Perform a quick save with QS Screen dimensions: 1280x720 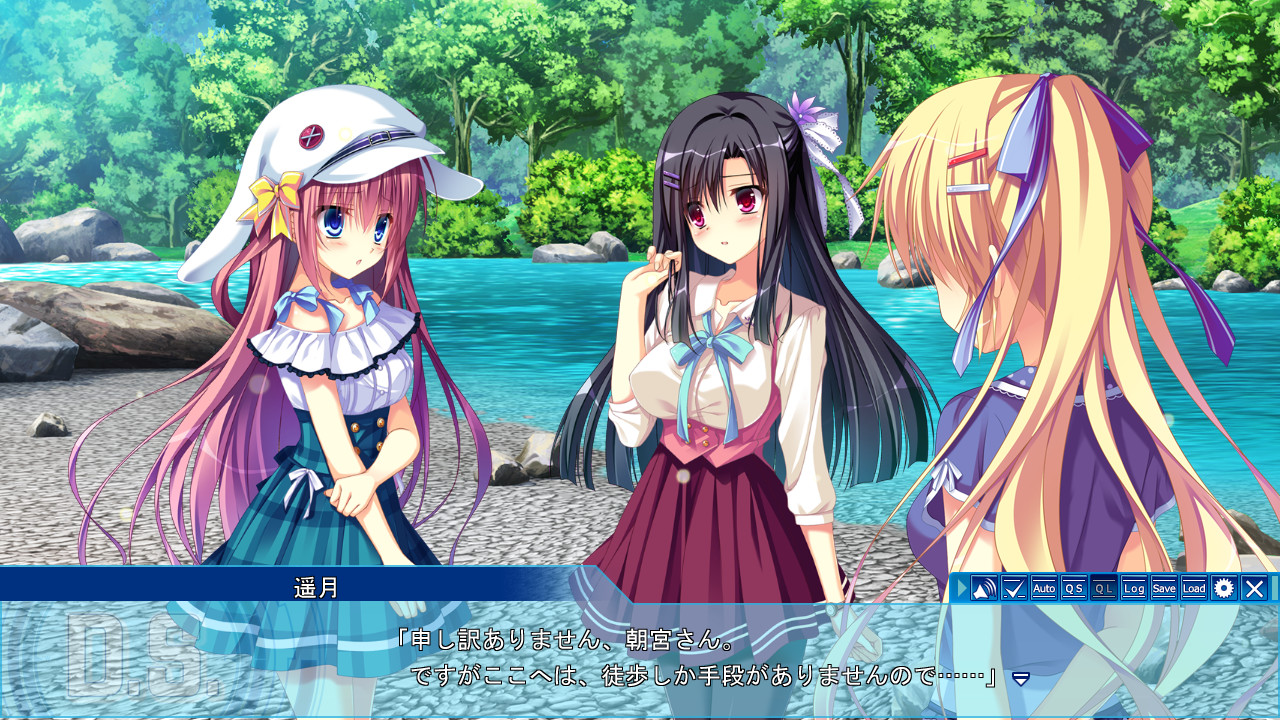(x=1072, y=589)
